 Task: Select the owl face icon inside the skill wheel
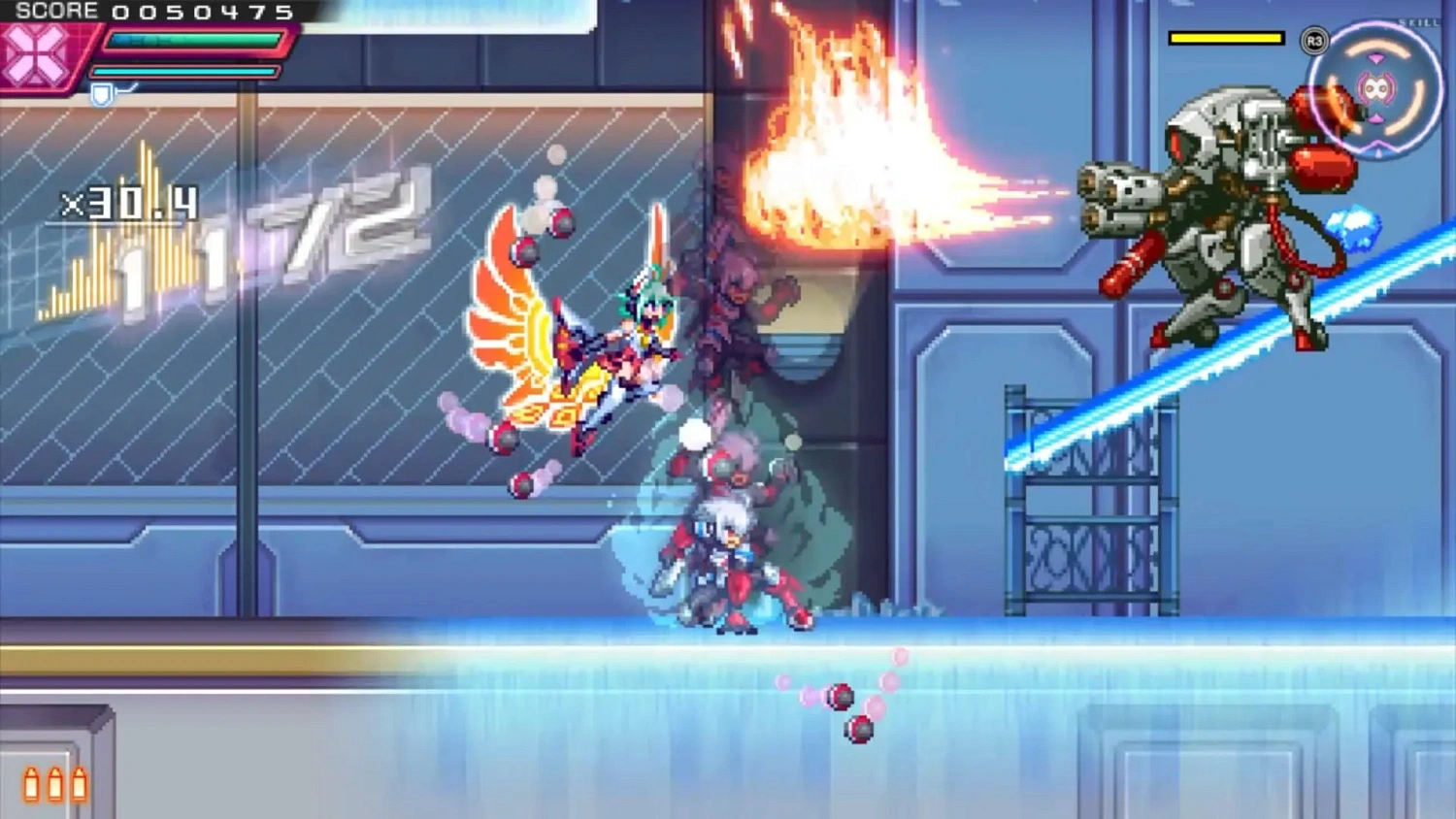pyautogui.click(x=1377, y=89)
